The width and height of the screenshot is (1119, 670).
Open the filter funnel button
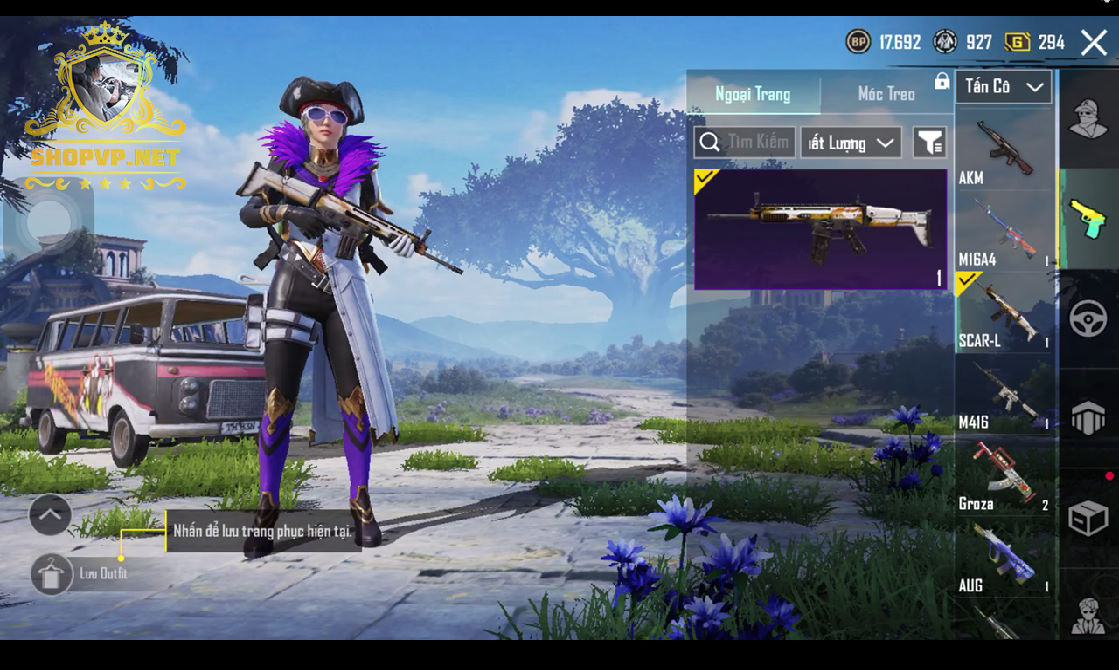click(929, 143)
